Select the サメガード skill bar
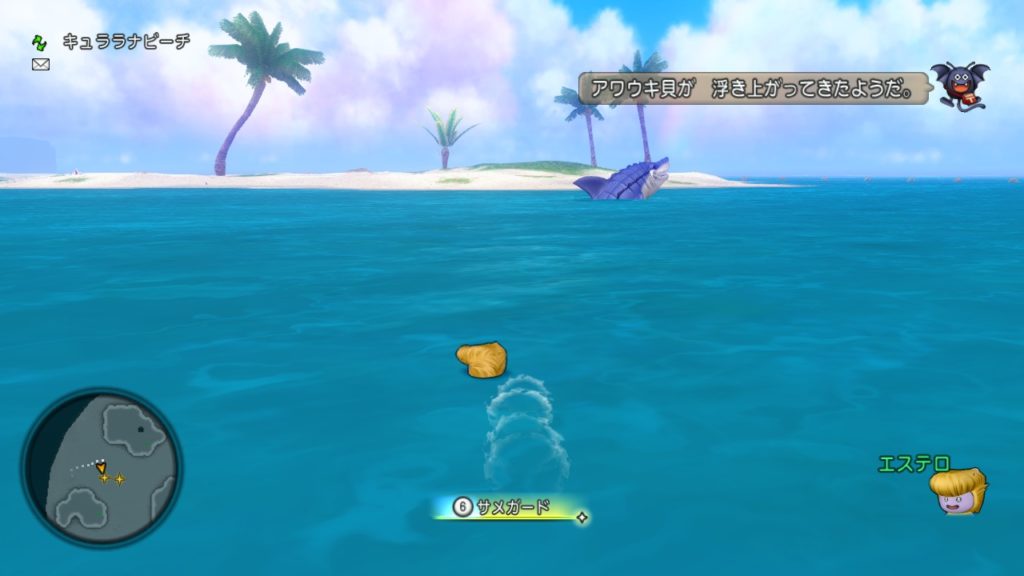The width and height of the screenshot is (1024, 576). click(x=509, y=508)
